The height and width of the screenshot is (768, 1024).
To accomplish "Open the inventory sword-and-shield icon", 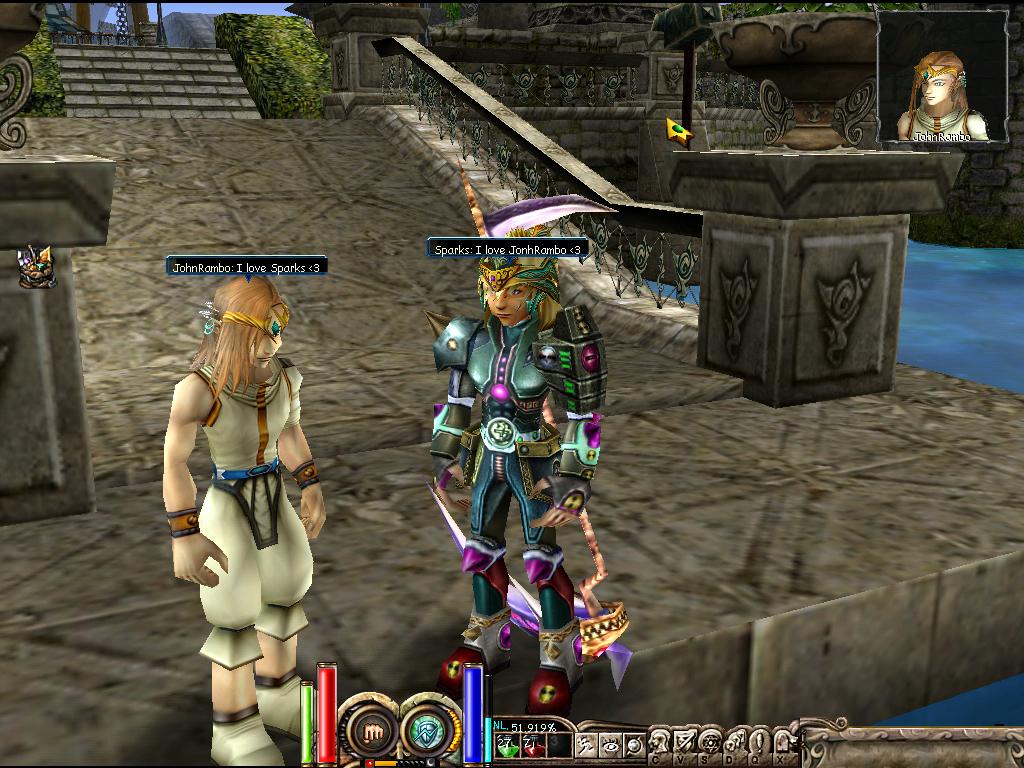I will point(685,743).
